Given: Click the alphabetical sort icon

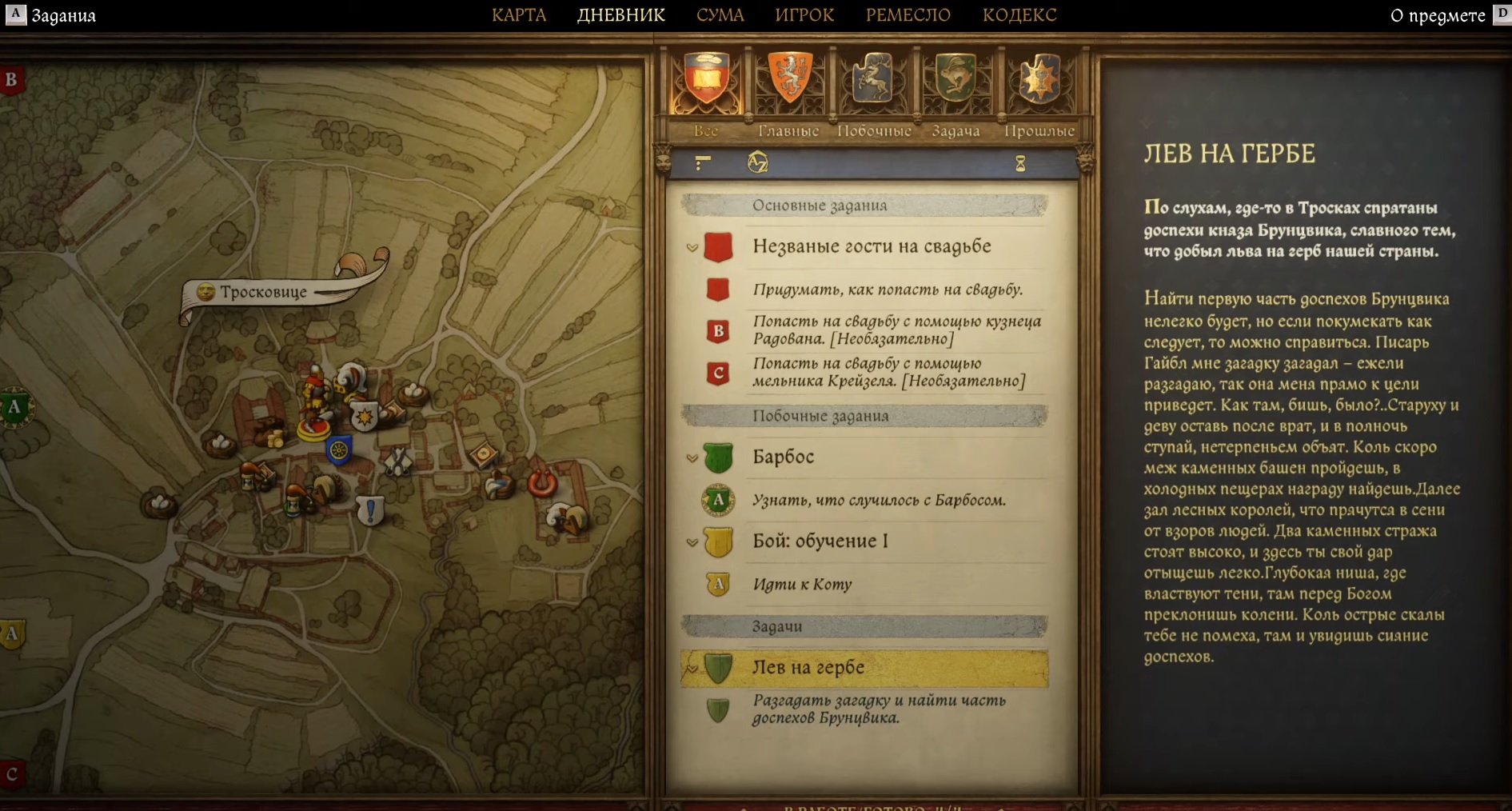Looking at the screenshot, I should (757, 163).
